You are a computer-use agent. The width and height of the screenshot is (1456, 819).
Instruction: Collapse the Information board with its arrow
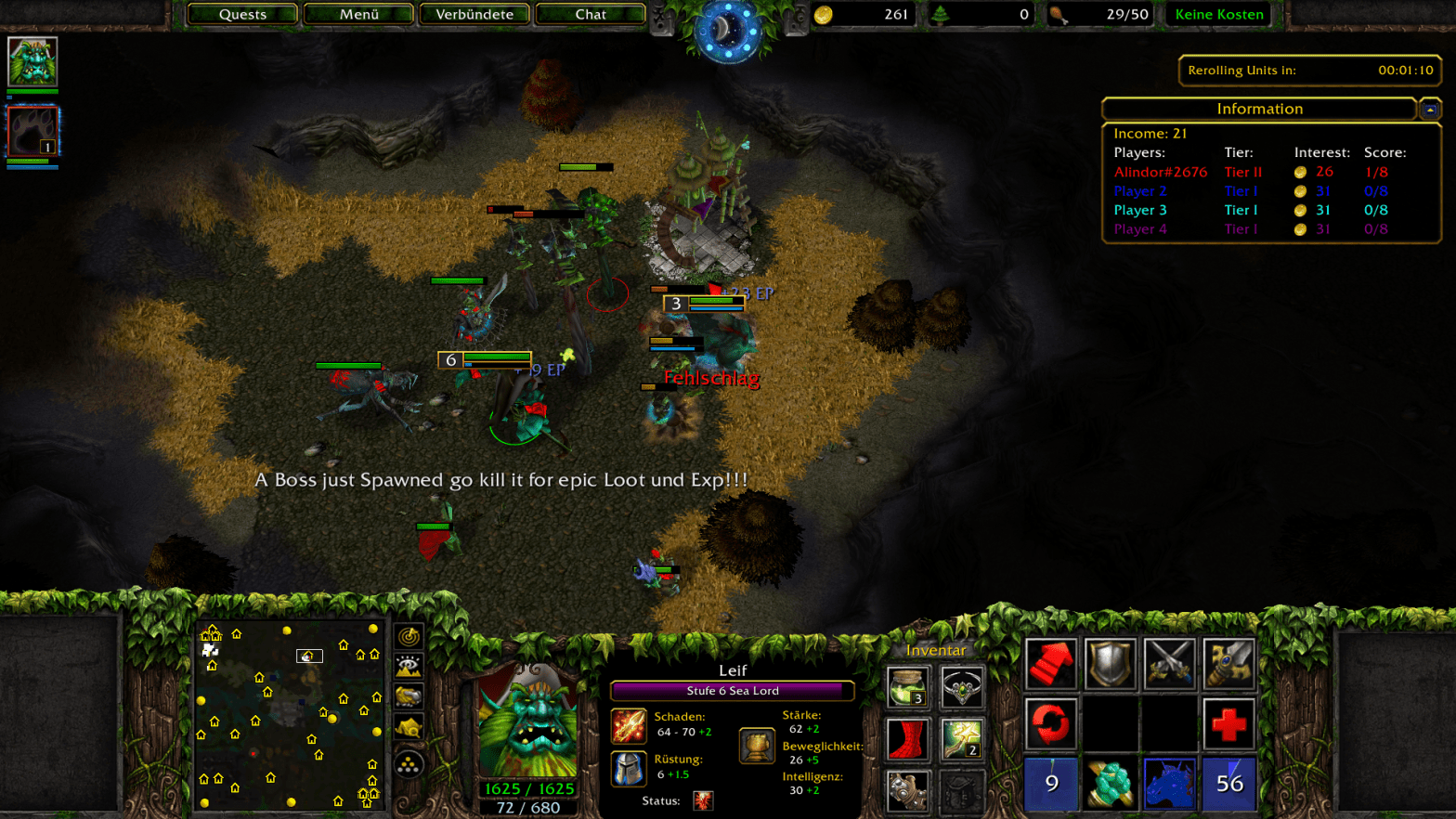click(1430, 110)
